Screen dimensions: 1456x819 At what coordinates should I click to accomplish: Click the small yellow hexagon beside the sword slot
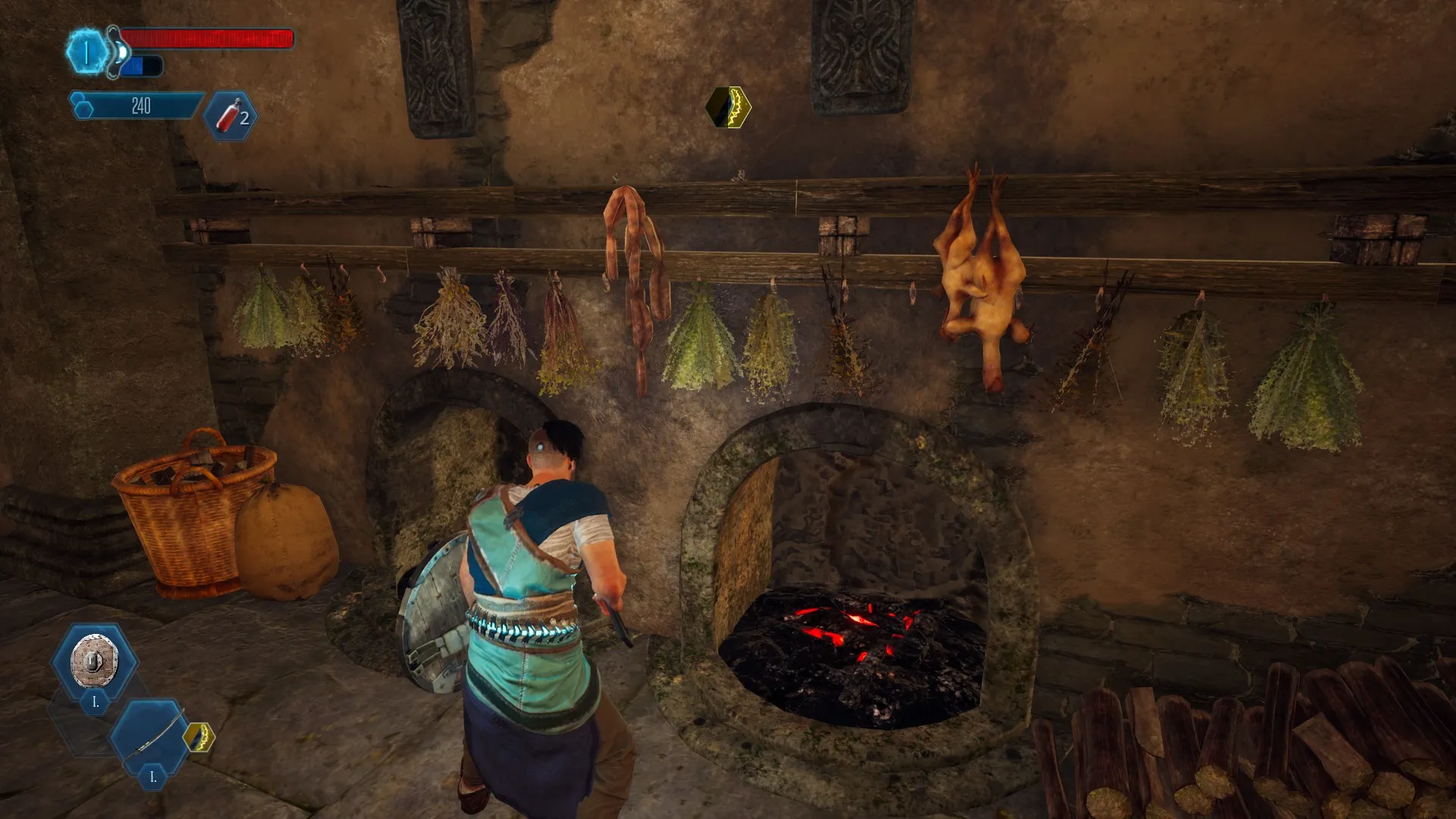199,737
